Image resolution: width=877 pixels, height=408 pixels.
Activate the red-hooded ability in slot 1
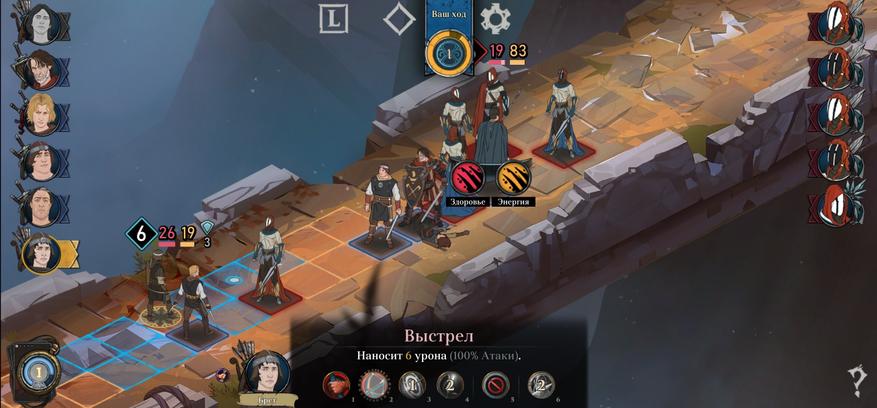point(337,384)
